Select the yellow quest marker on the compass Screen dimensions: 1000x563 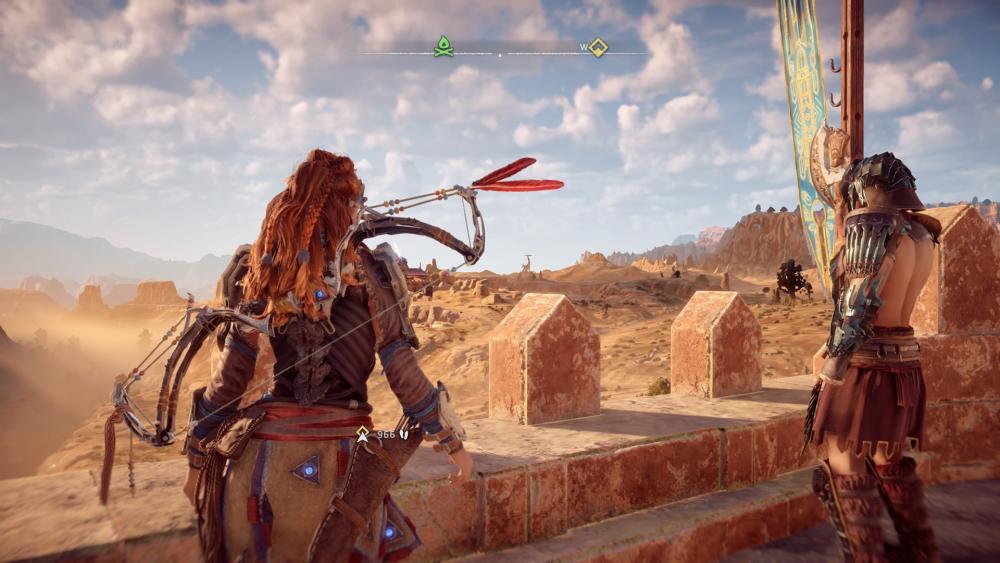597,47
